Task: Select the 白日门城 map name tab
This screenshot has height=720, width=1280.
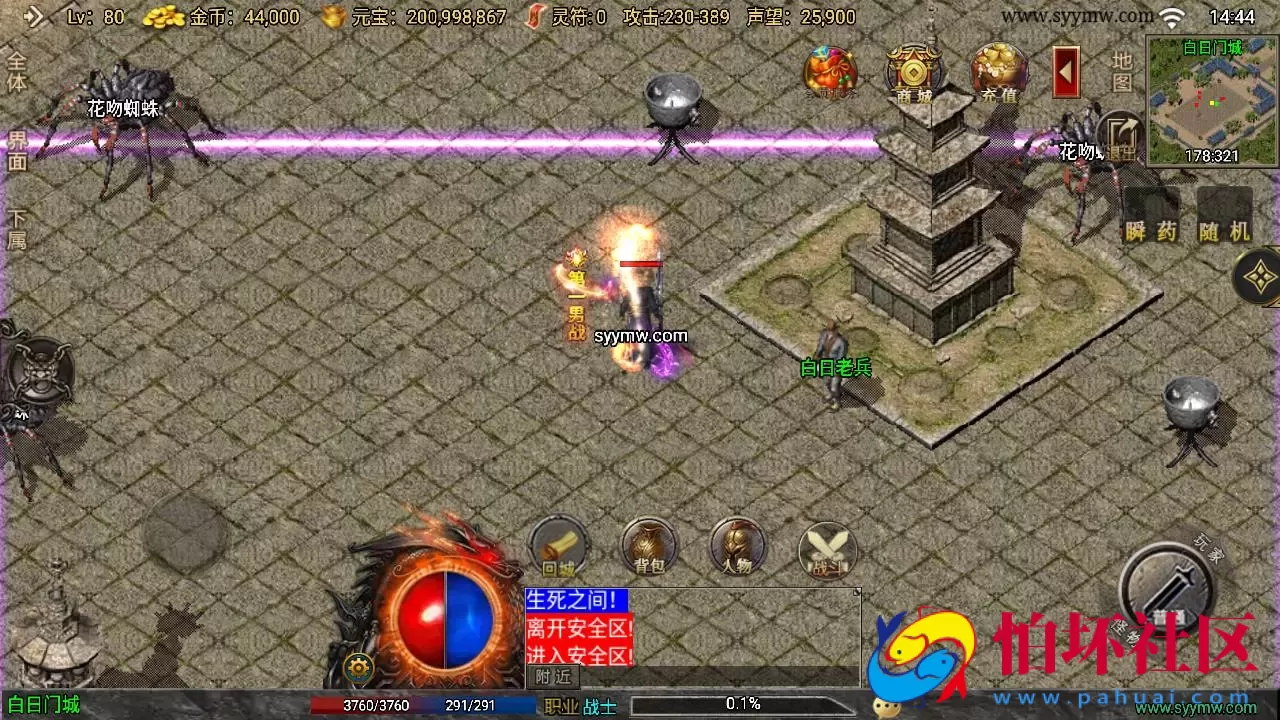Action: (x=40, y=706)
